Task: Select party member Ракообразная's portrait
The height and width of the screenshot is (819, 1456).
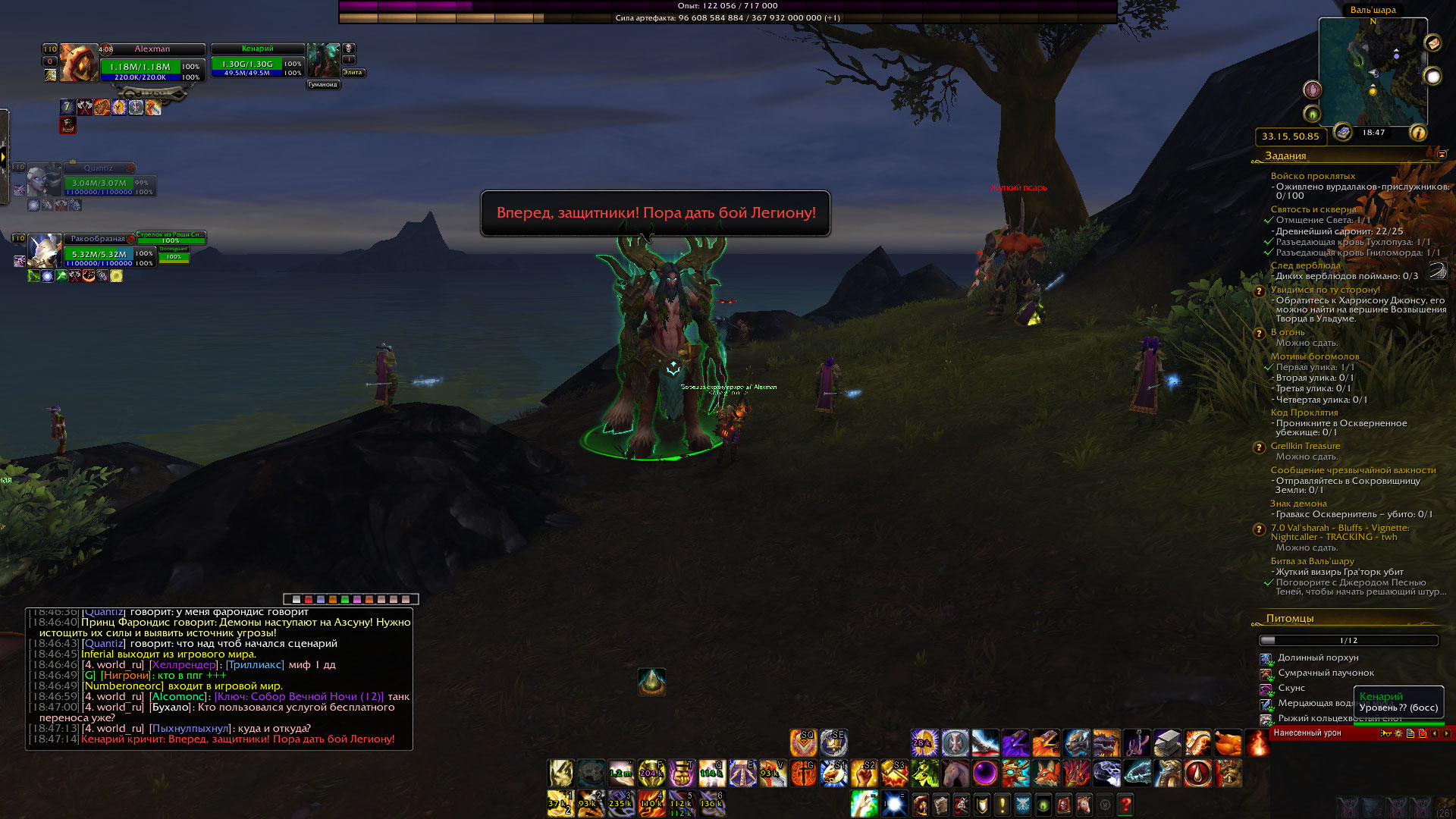Action: click(x=44, y=250)
